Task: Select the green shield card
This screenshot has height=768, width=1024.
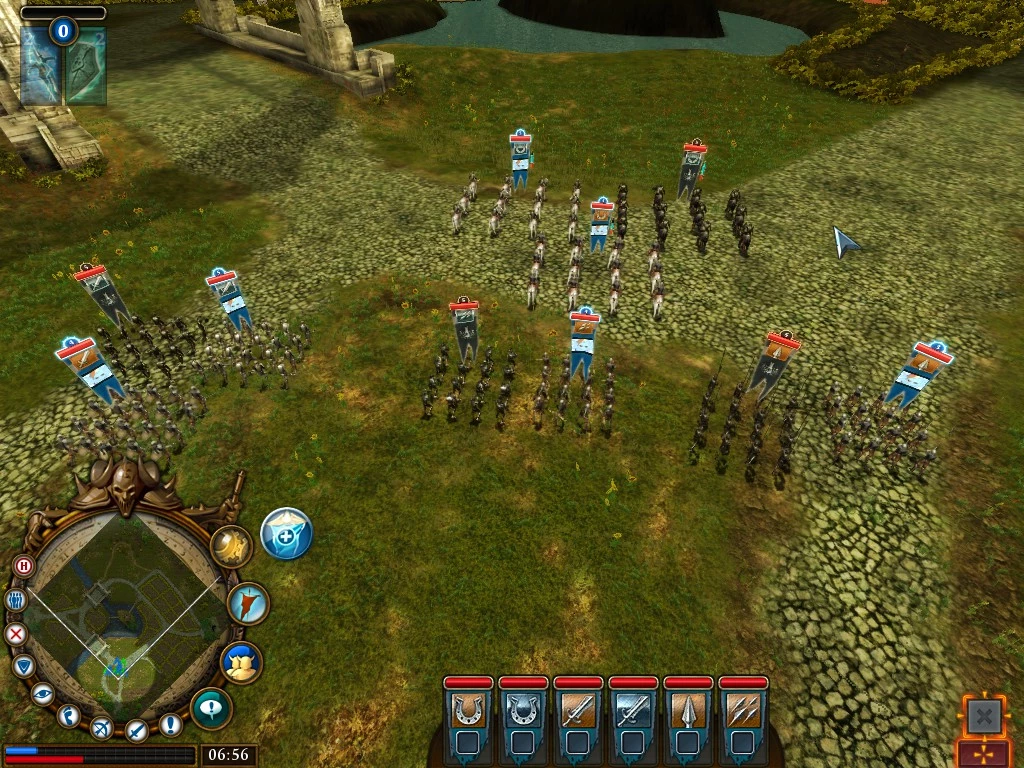Action: [87, 66]
